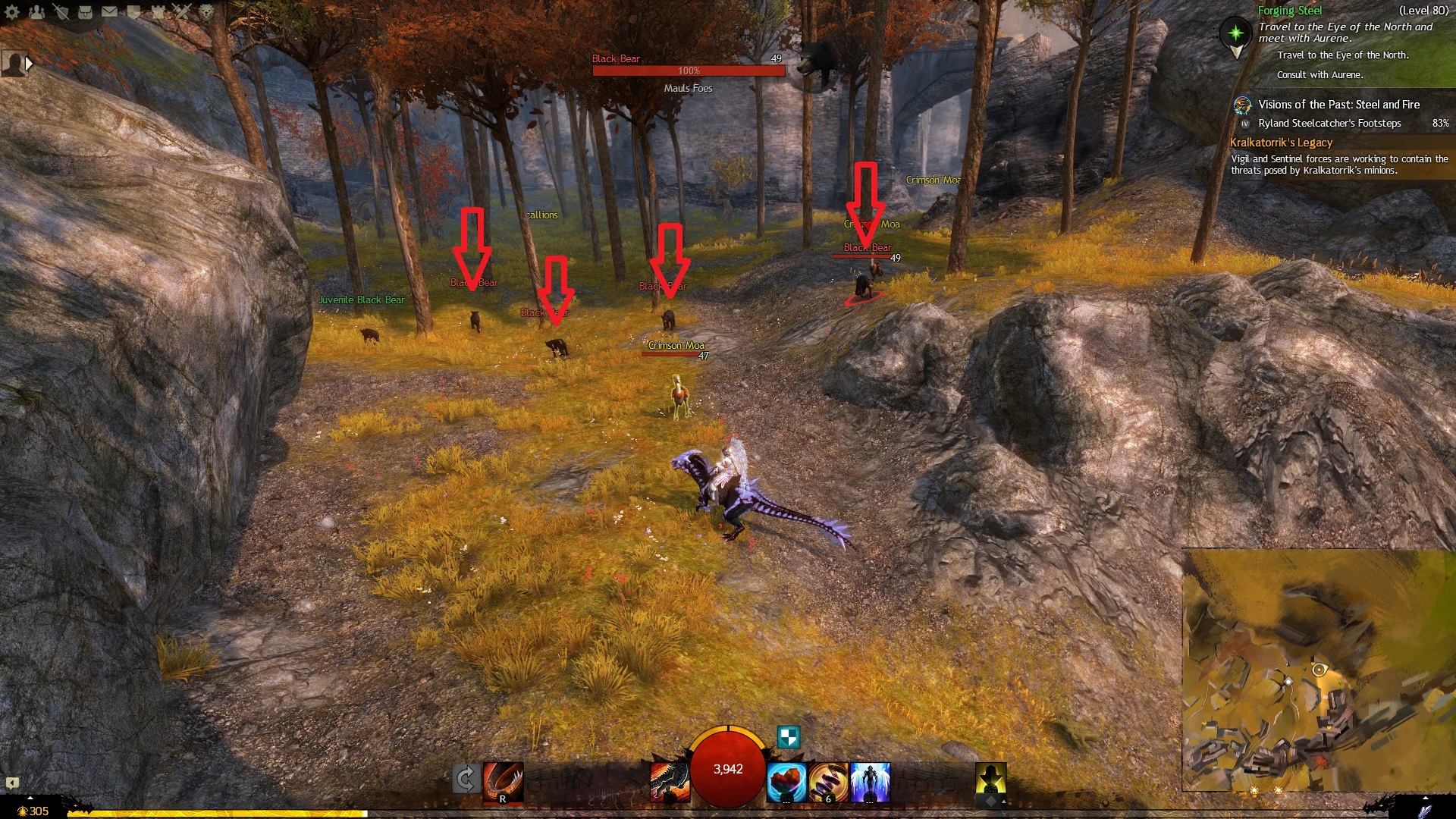Select the Forging Steel story objective
Screen dimensions: 1456x819
click(x=1289, y=11)
